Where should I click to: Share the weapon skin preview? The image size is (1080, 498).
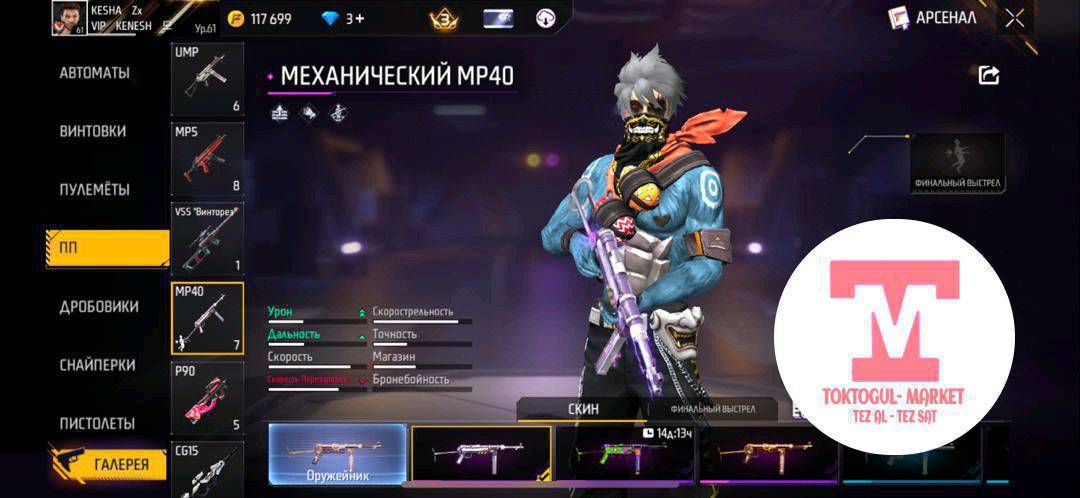click(x=988, y=75)
